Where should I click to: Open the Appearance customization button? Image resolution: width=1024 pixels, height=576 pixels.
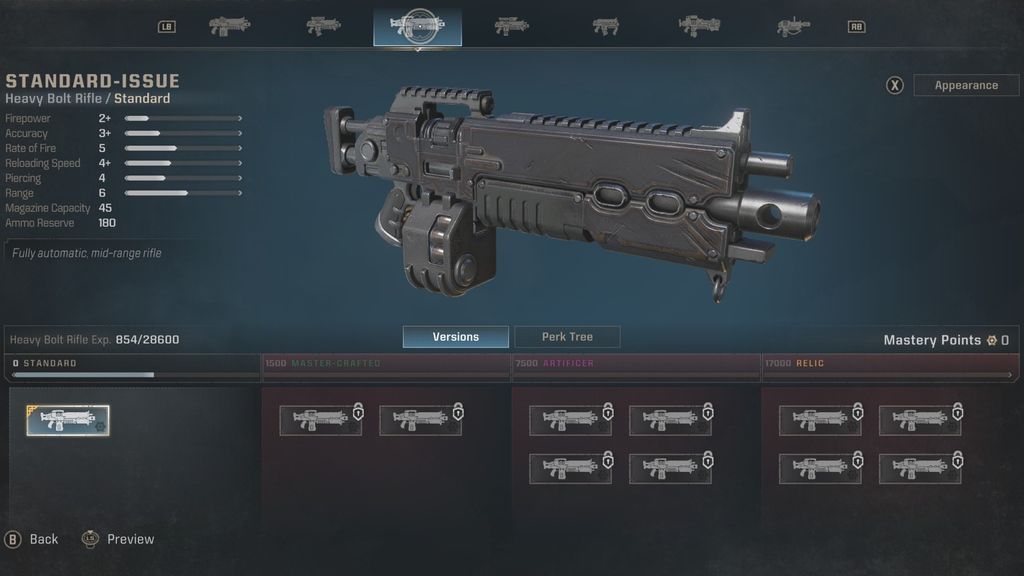point(966,85)
